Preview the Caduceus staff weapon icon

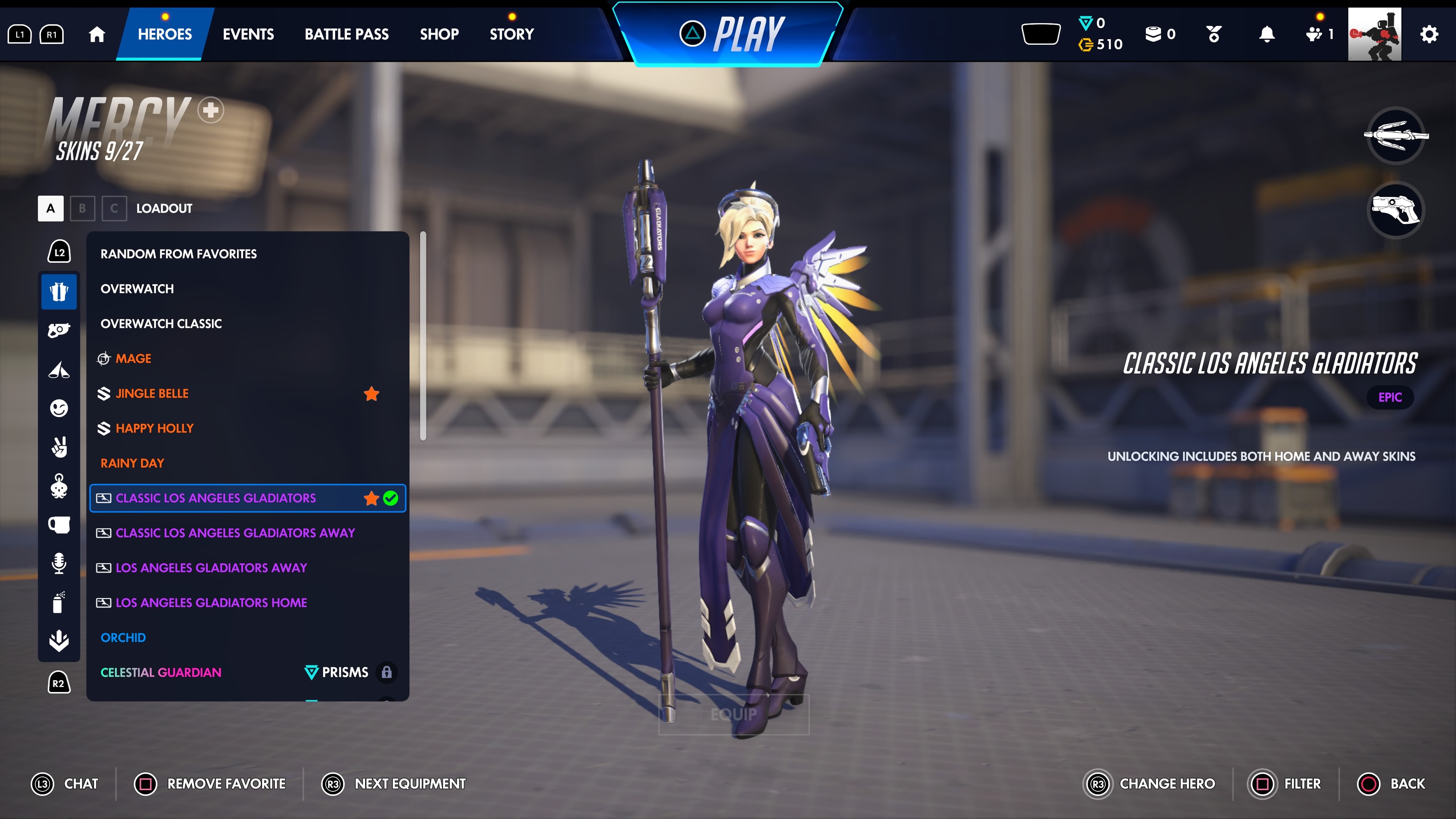point(1395,135)
